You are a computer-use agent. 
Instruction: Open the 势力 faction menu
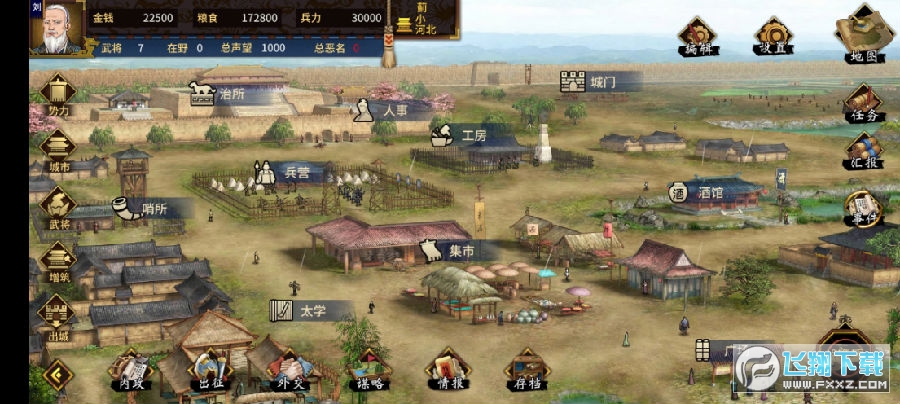click(57, 93)
